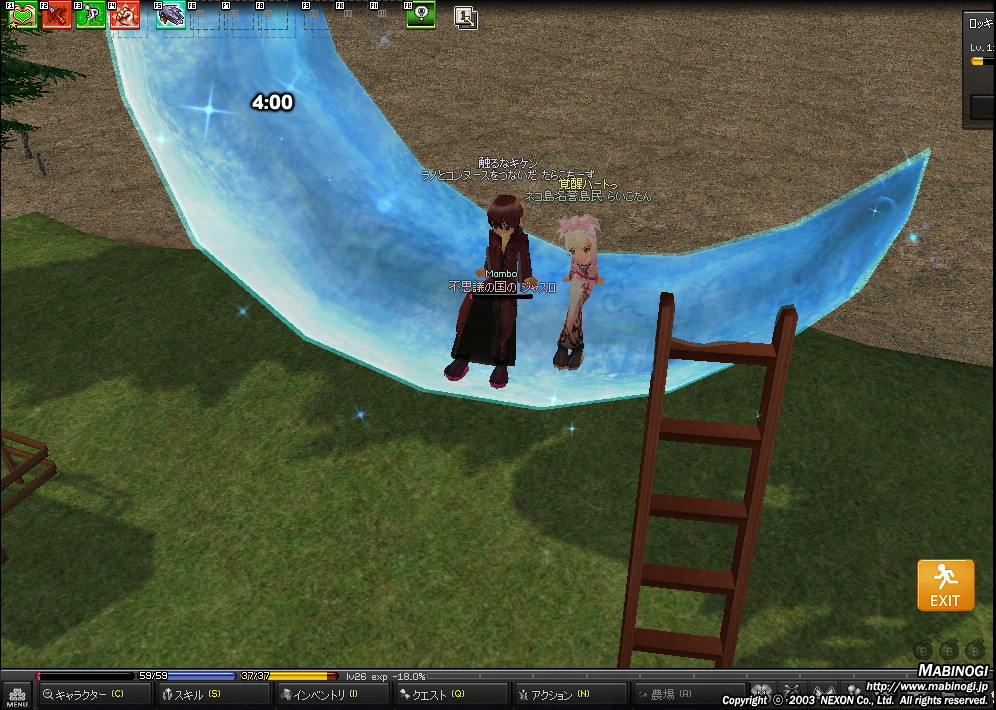The width and height of the screenshot is (996, 710).
Task: Open the MENU button
Action: click(x=17, y=695)
